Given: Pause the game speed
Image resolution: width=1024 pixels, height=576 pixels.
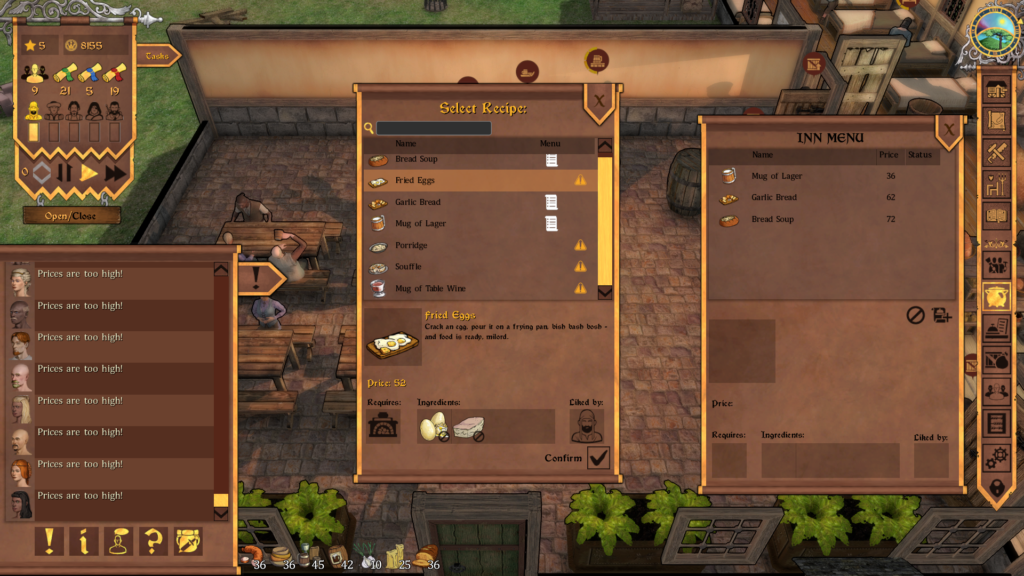Looking at the screenshot, I should [65, 173].
